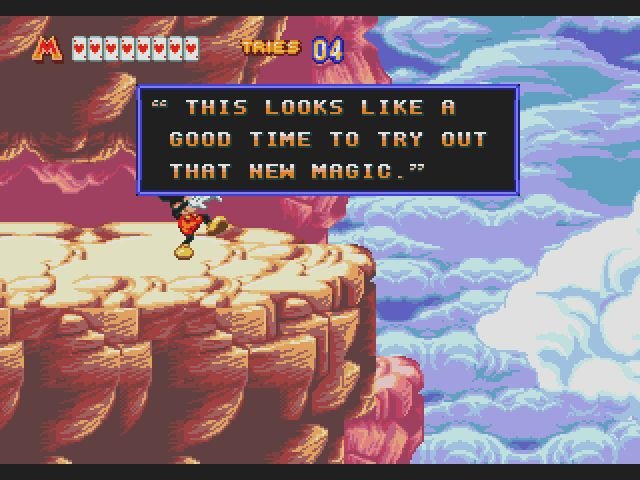
Task: Click the Mickey "M" character icon
Action: click(48, 47)
